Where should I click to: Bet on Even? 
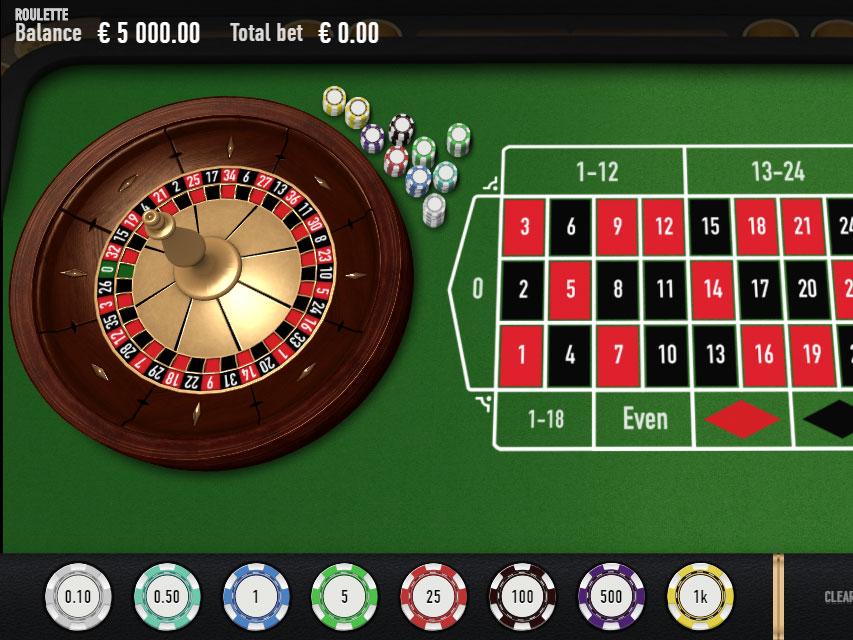coord(644,419)
